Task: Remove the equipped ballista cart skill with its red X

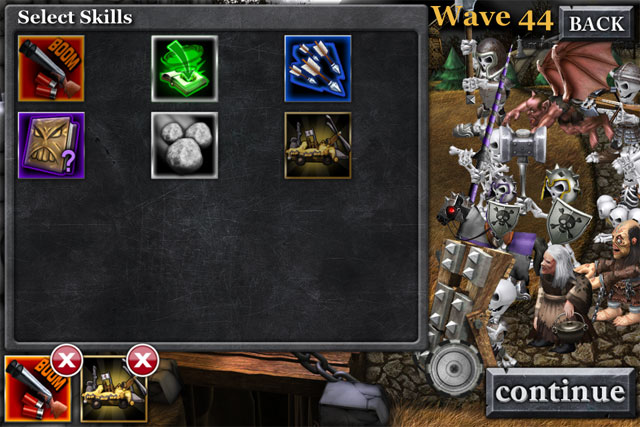Action: point(143,361)
